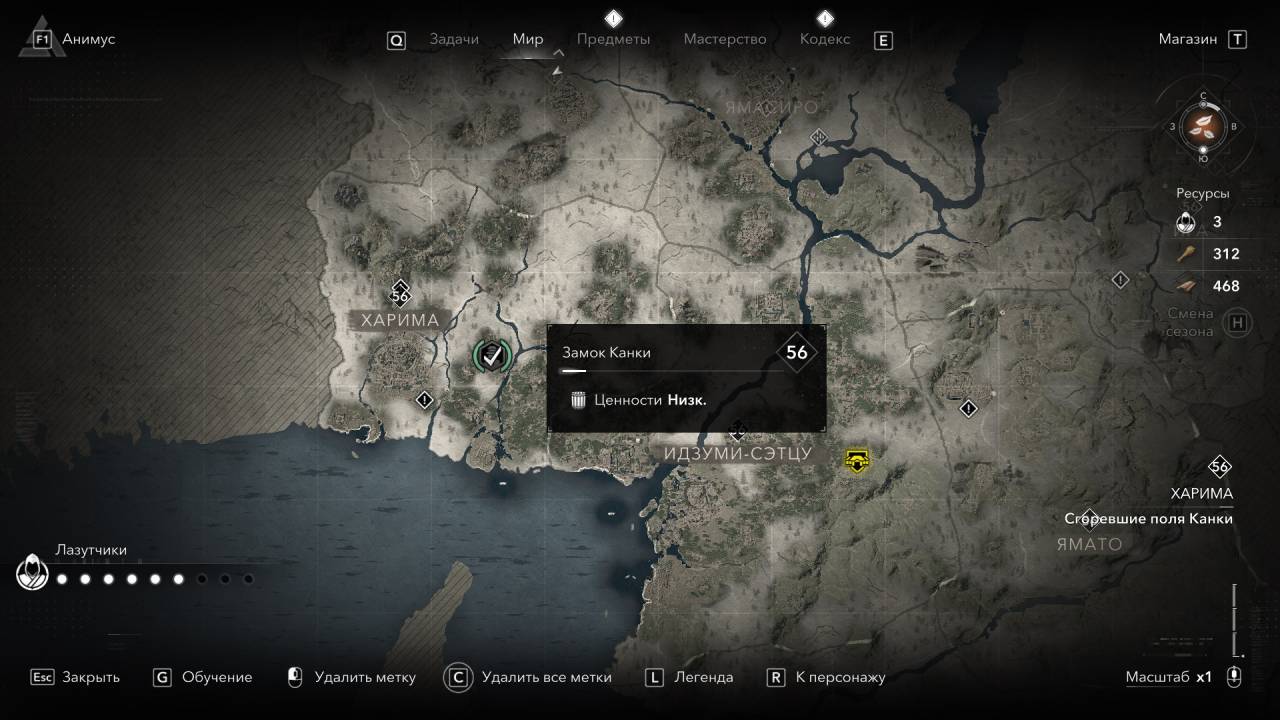
Task: Click the Харима region level marker
Action: (x=400, y=294)
